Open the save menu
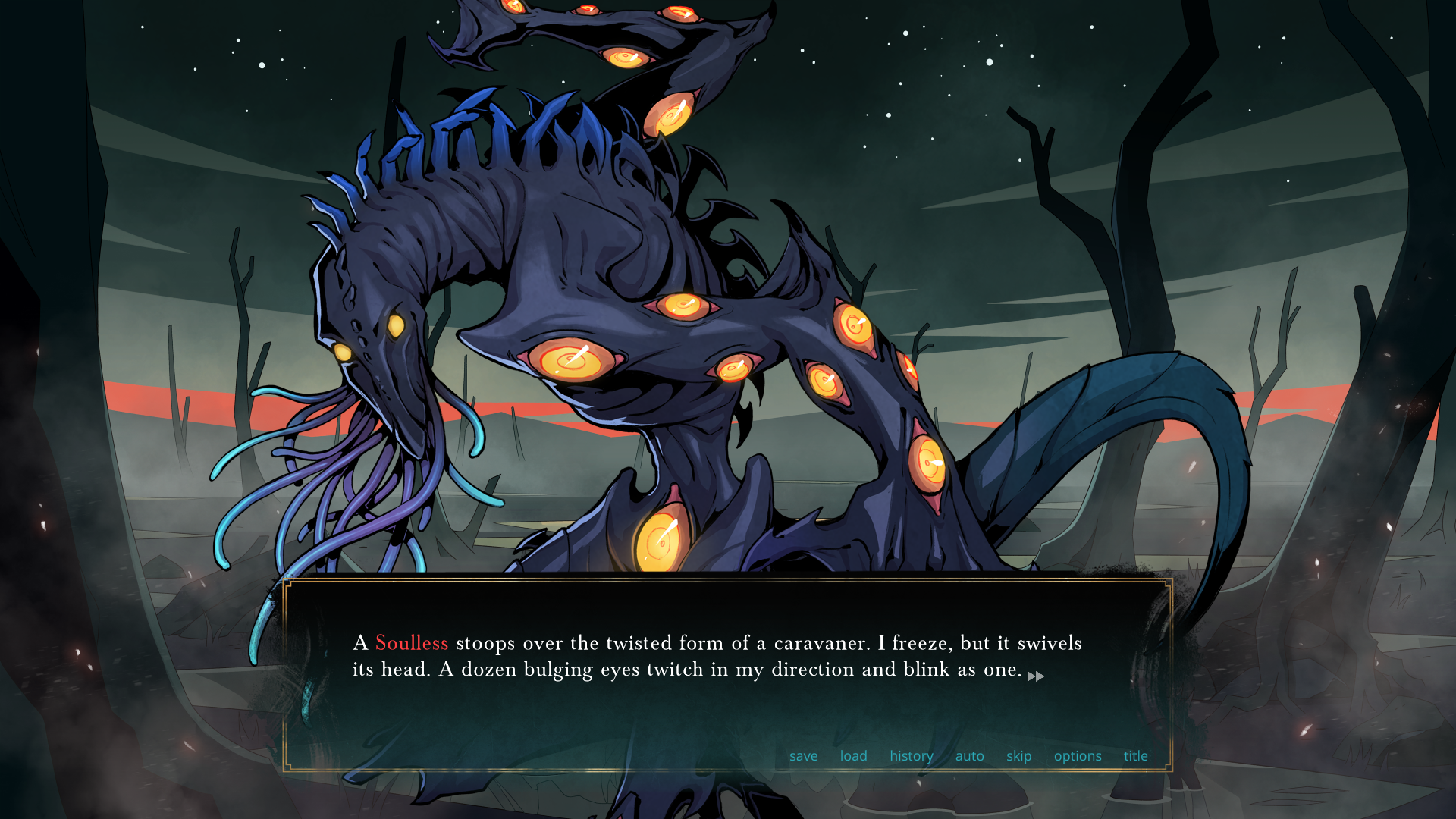Screen dimensions: 1456x819 point(803,756)
